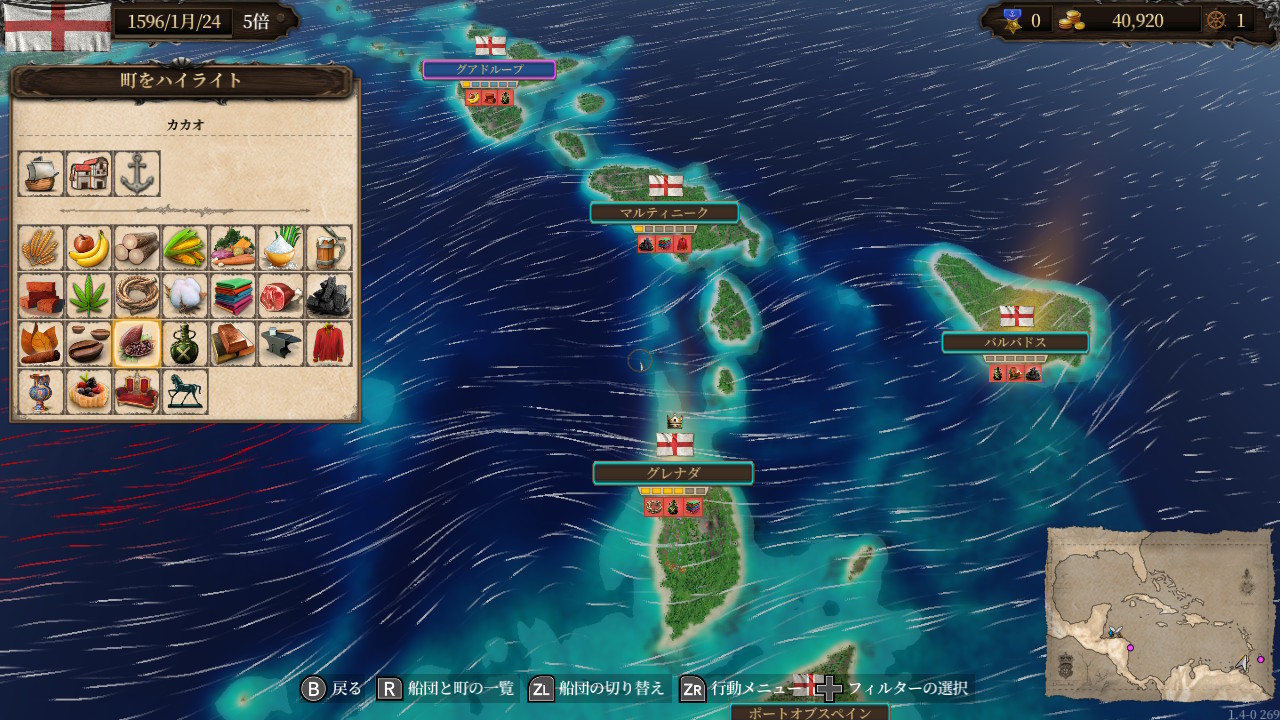Open the Grenada town label
1280x720 pixels.
[672, 473]
